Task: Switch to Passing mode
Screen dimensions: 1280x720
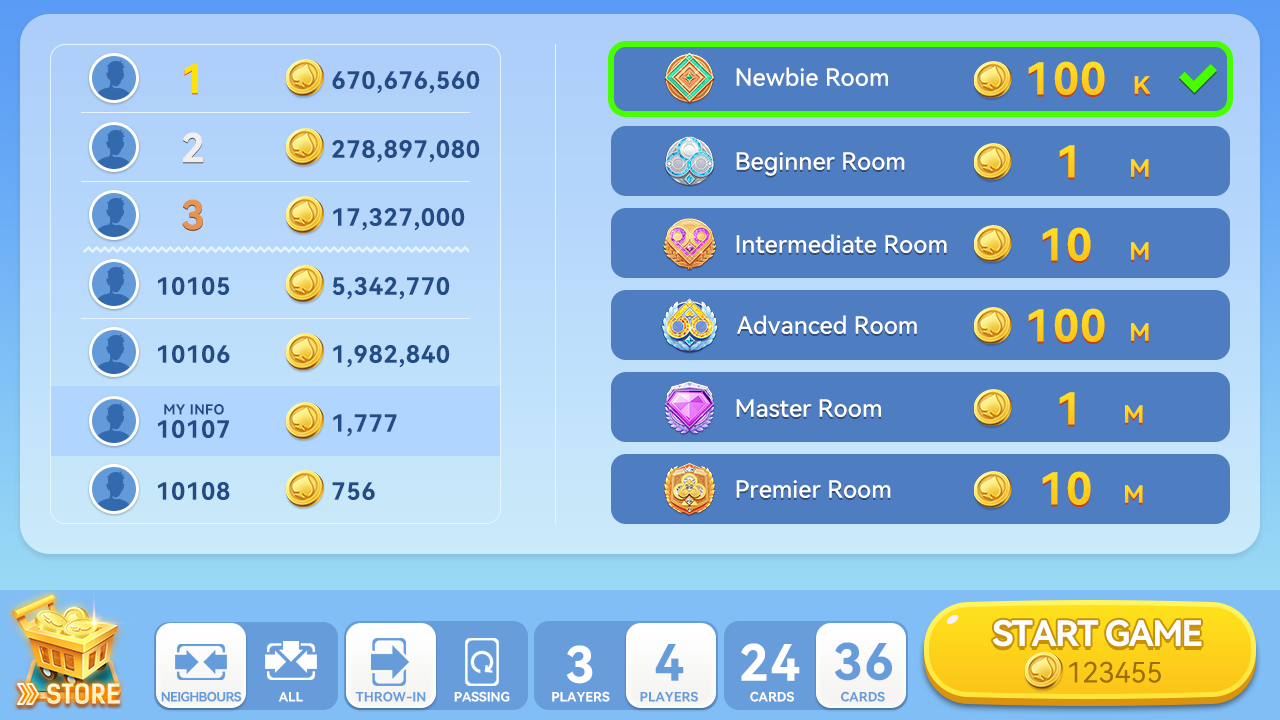Action: tap(482, 666)
